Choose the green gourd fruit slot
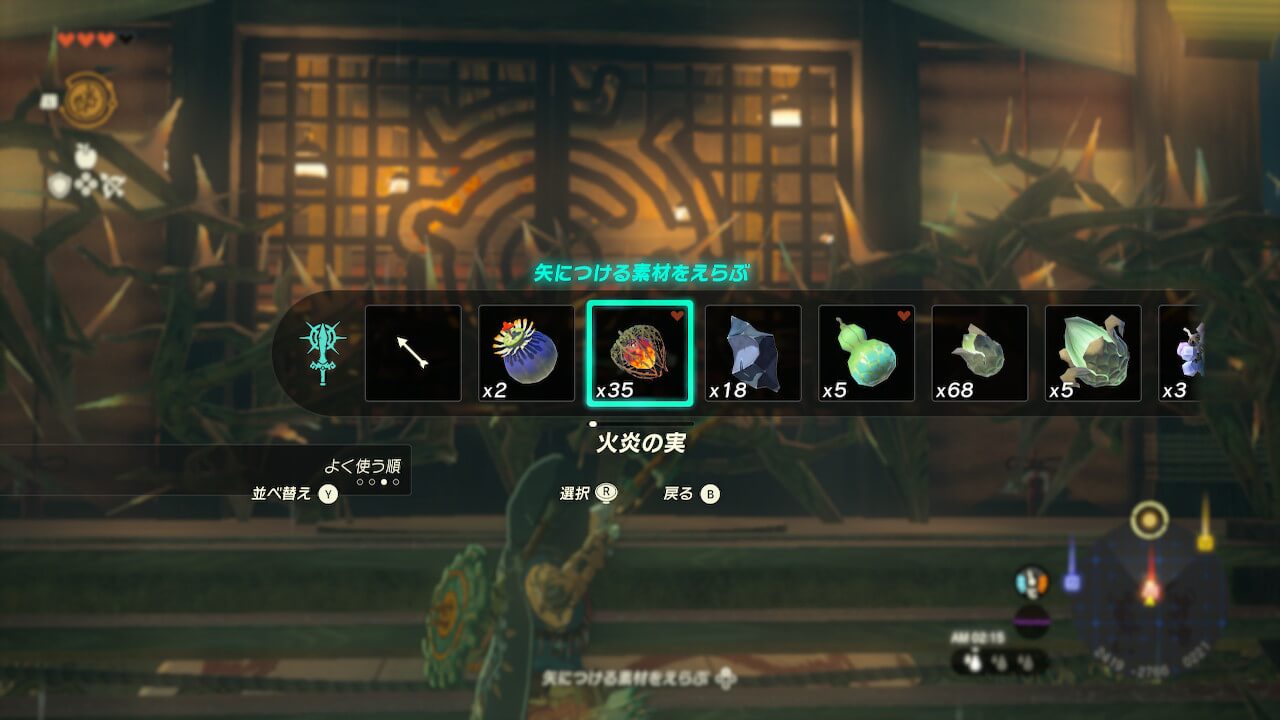1280x720 pixels. pos(866,353)
